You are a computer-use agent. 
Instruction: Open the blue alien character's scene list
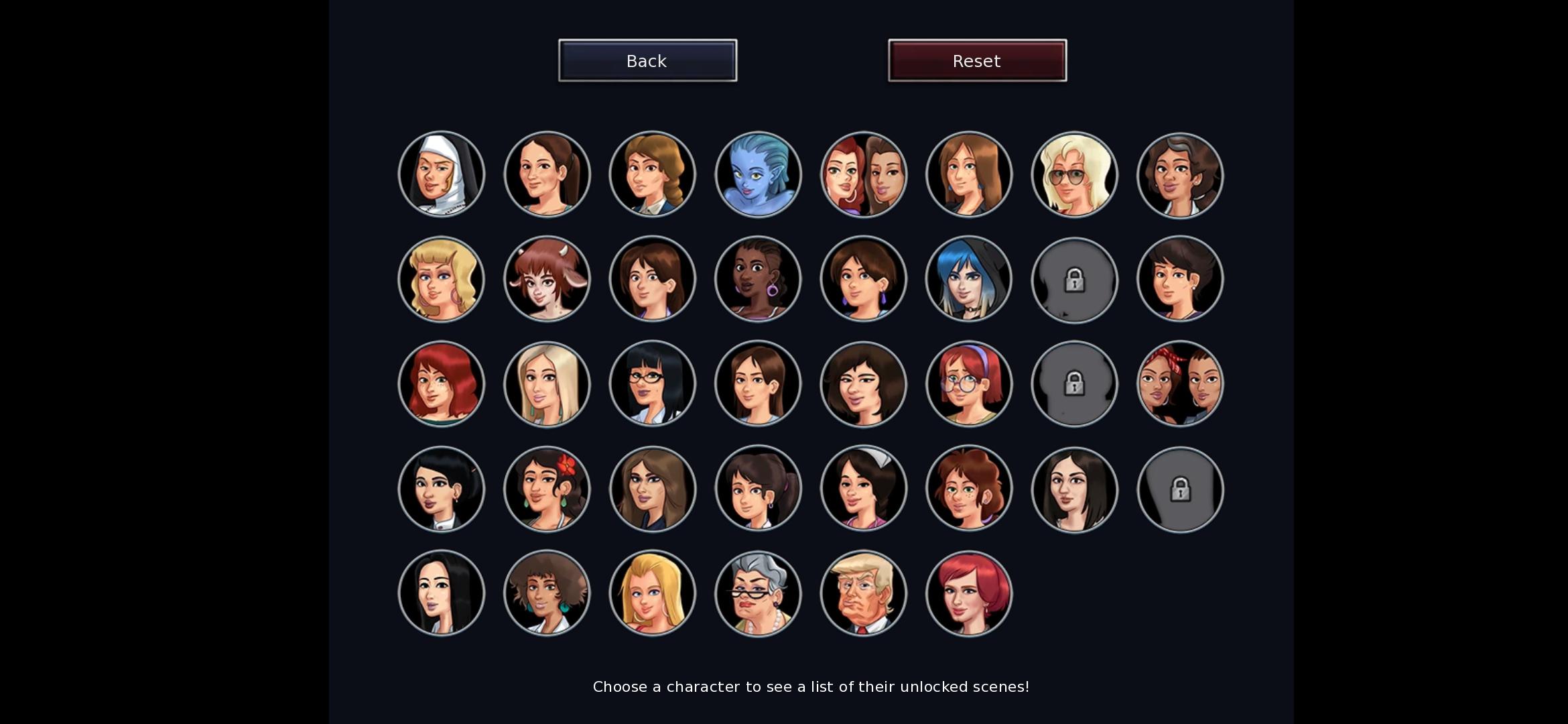tap(758, 174)
